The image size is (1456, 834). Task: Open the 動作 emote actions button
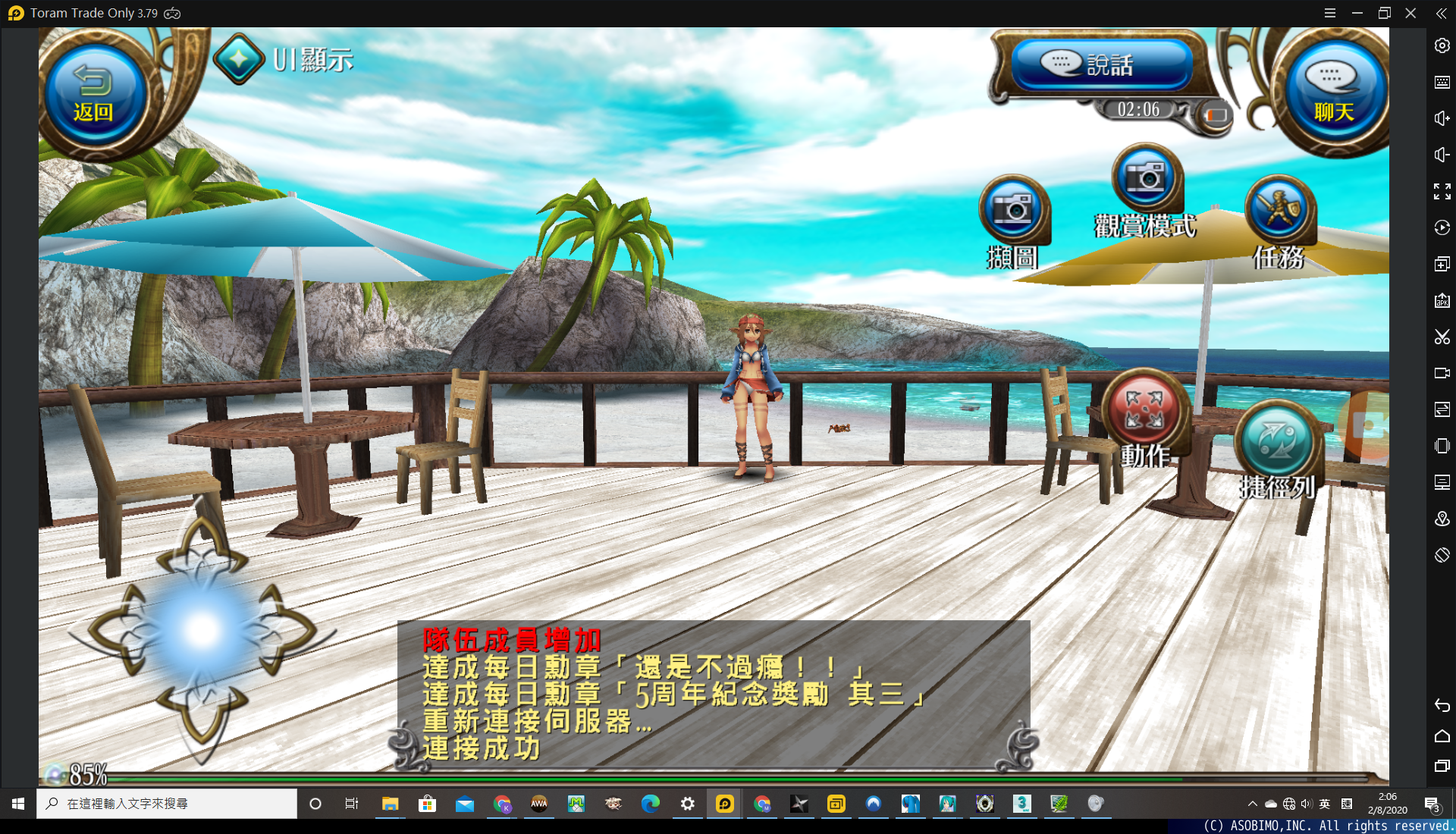pyautogui.click(x=1144, y=411)
